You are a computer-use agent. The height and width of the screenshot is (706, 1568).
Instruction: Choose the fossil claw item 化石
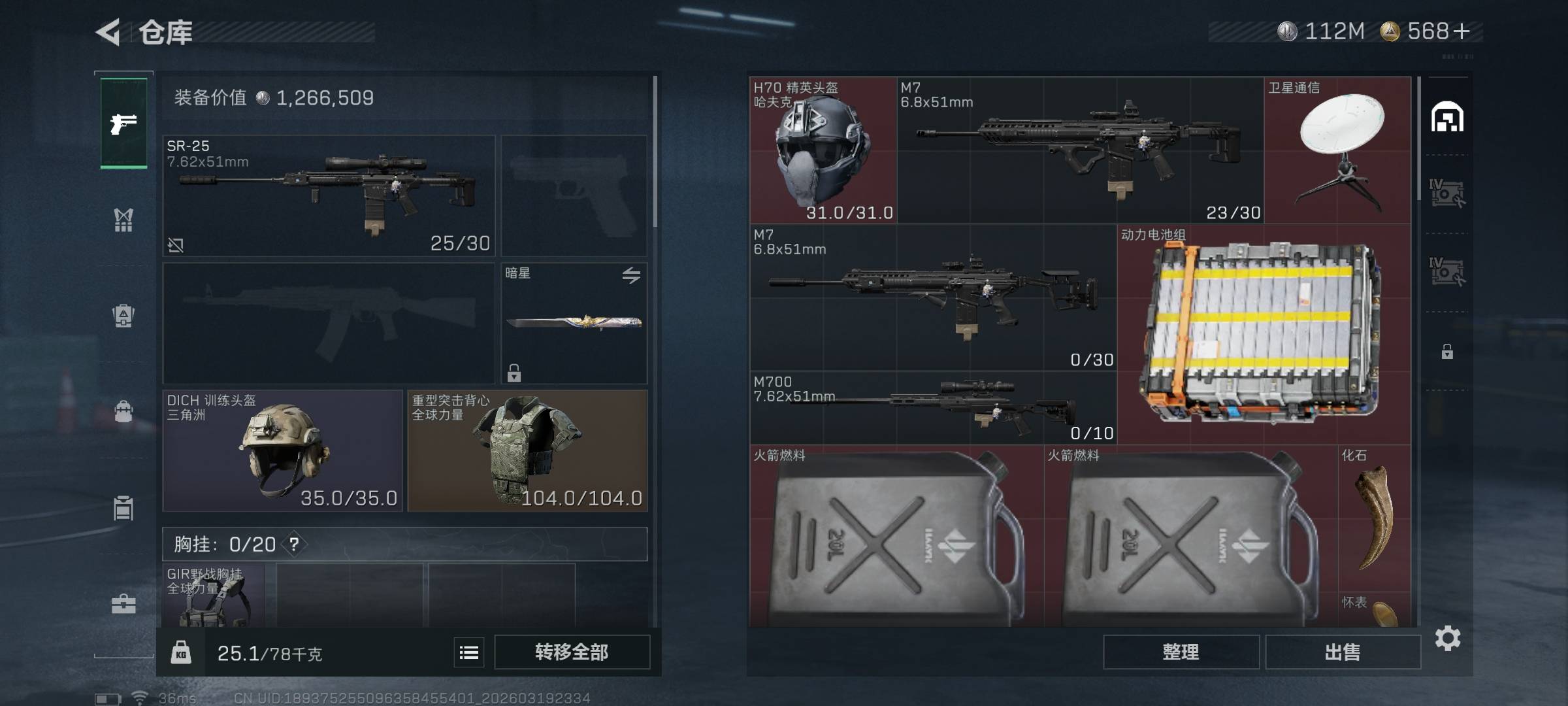pyautogui.click(x=1374, y=517)
